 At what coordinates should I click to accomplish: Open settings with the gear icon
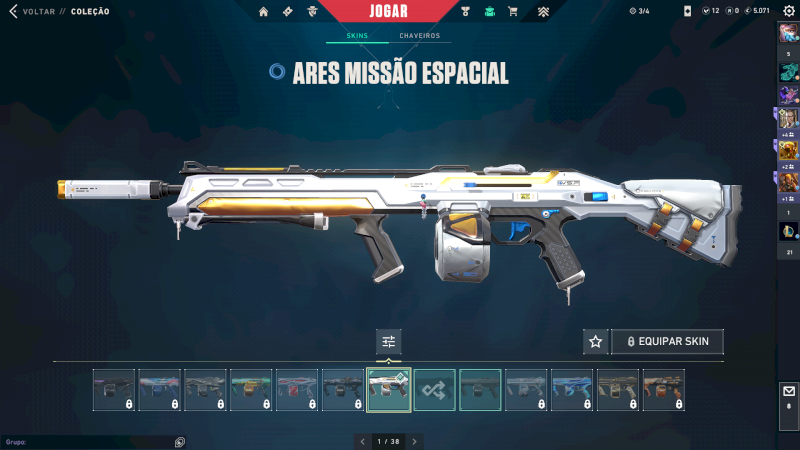click(787, 11)
